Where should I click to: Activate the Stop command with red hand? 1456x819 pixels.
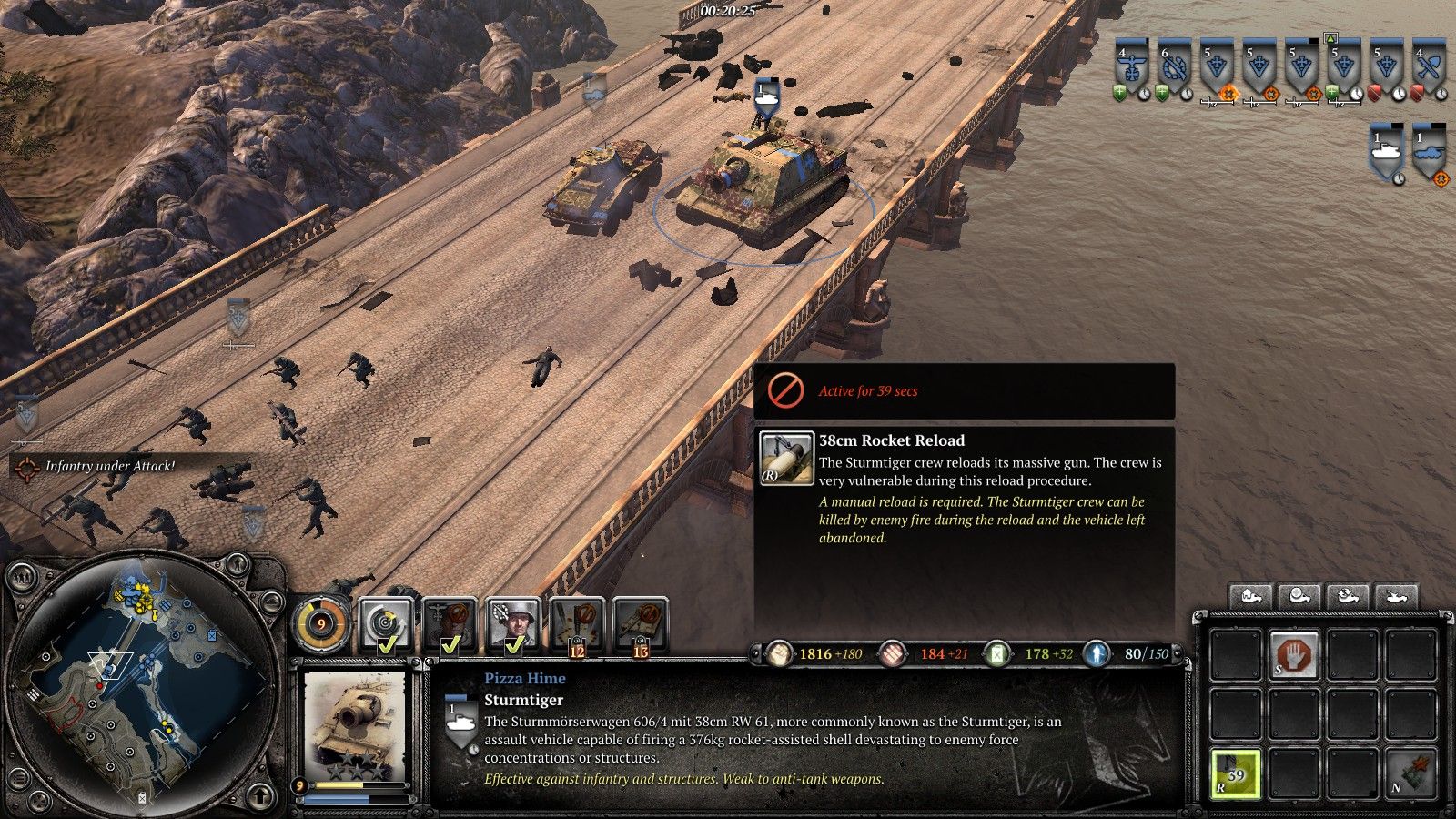point(1294,654)
